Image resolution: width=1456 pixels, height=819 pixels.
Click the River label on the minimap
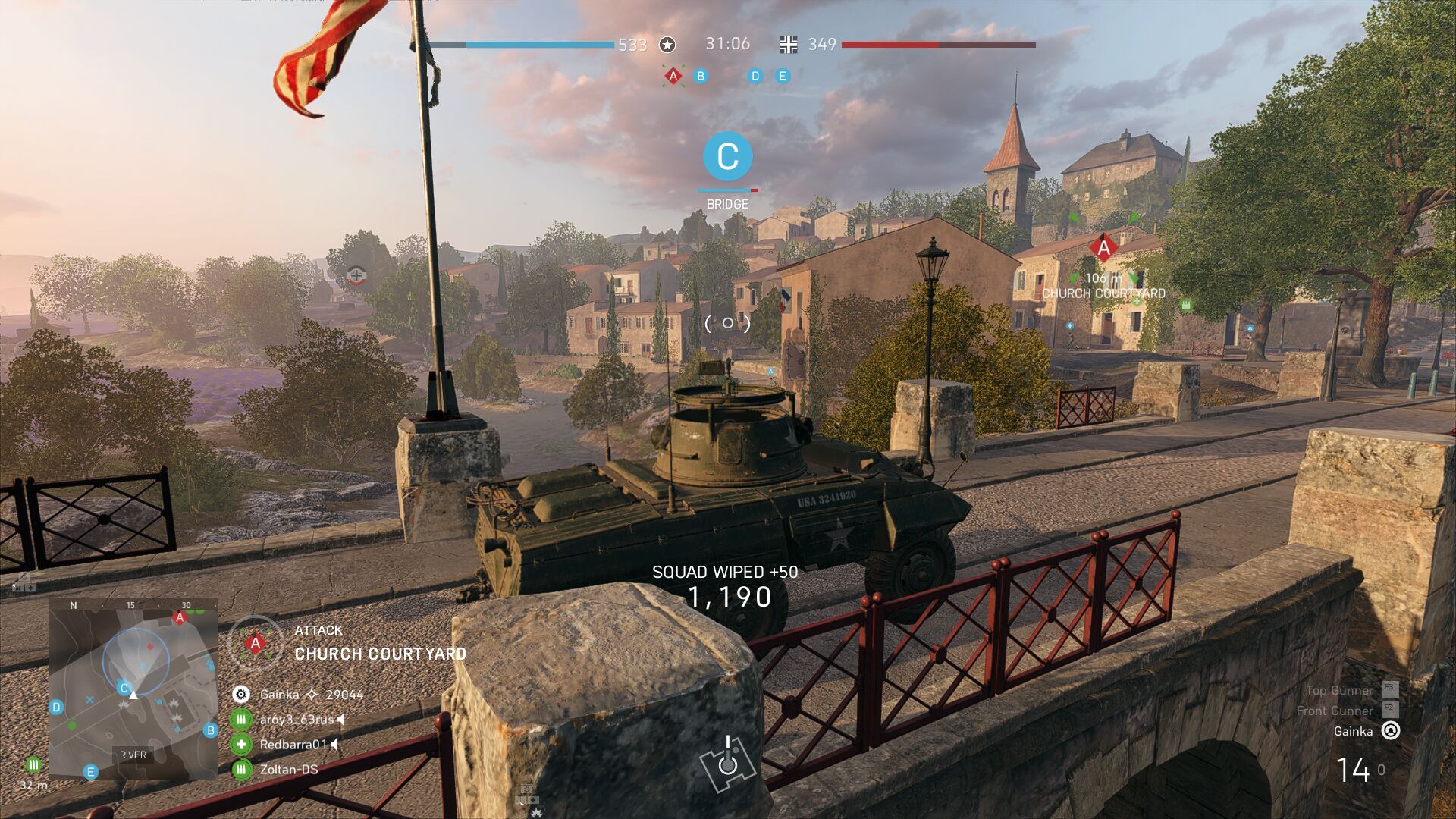(133, 755)
